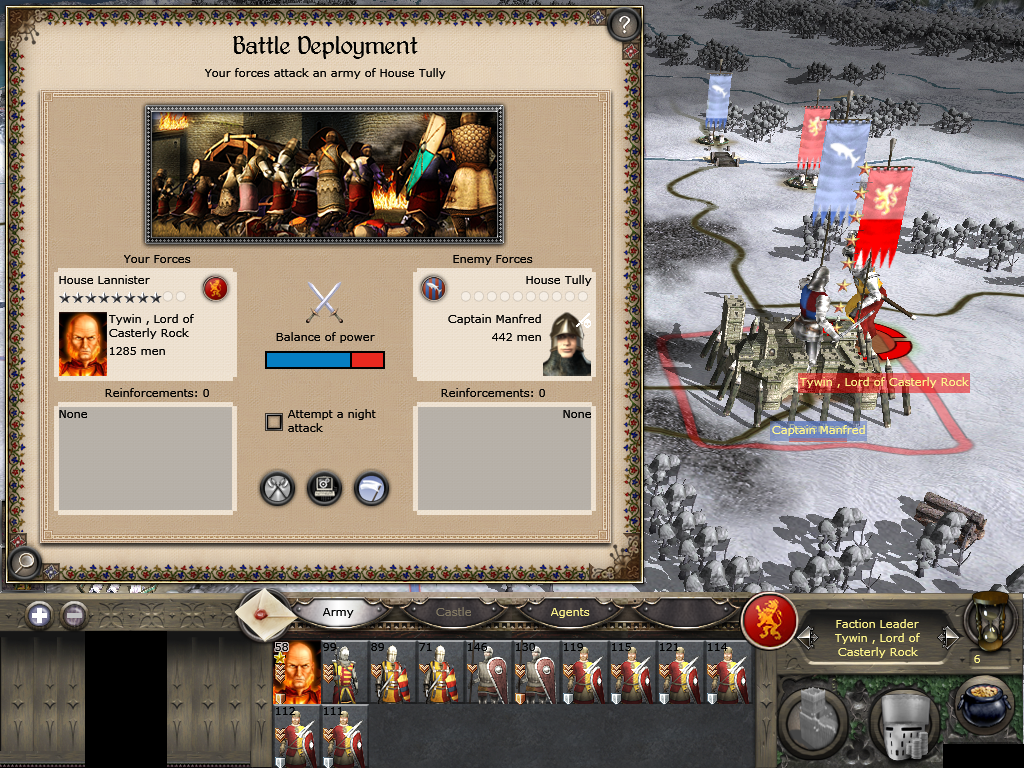Click the magnifying glass on the deployment scroll
1024x768 pixels.
click(x=23, y=564)
